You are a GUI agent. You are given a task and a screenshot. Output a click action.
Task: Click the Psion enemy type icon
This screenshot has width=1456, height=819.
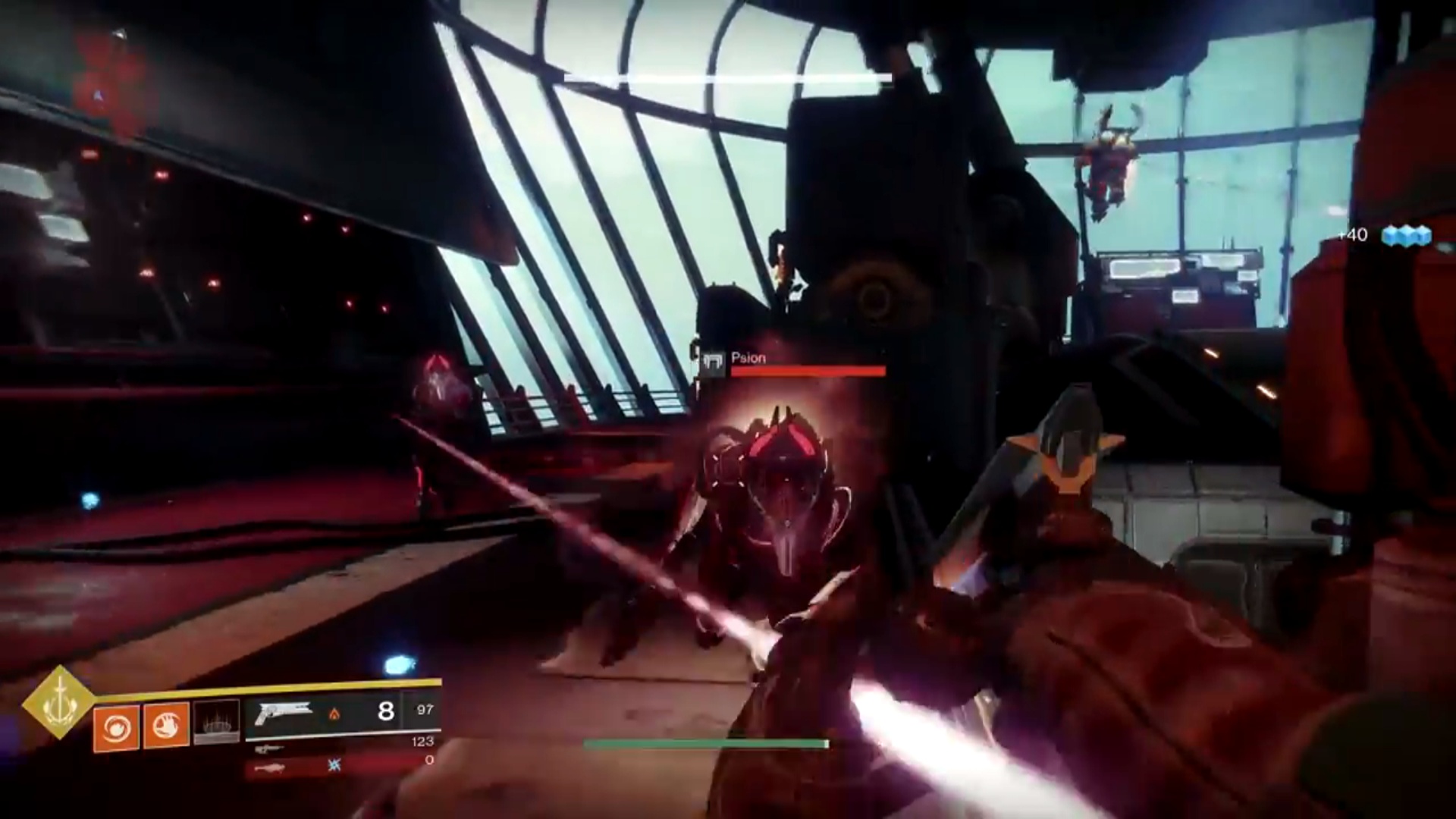pos(712,364)
